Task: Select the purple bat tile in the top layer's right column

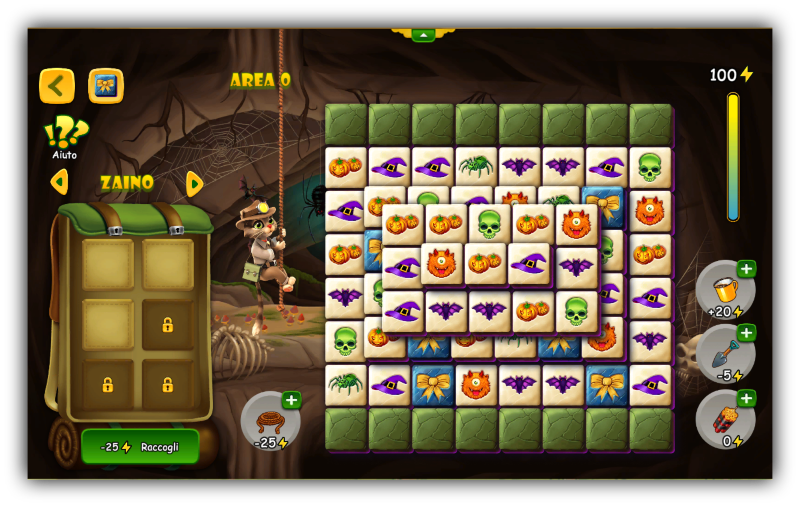Action: click(x=576, y=266)
